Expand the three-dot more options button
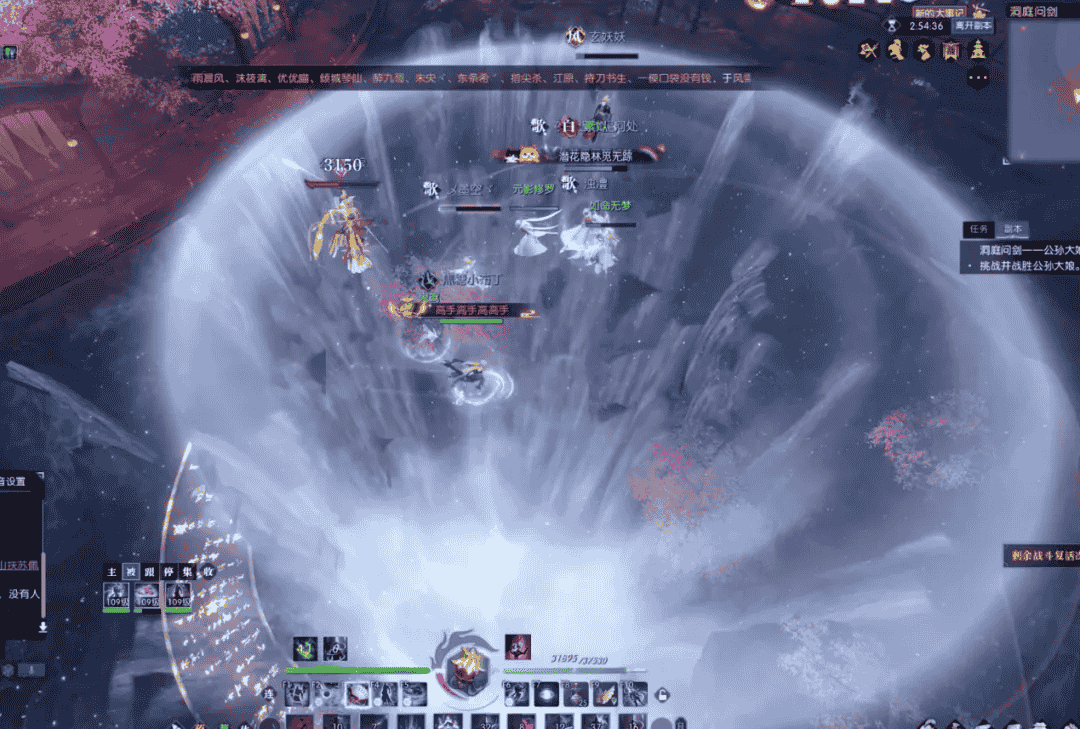1080x729 pixels. pyautogui.click(x=978, y=78)
